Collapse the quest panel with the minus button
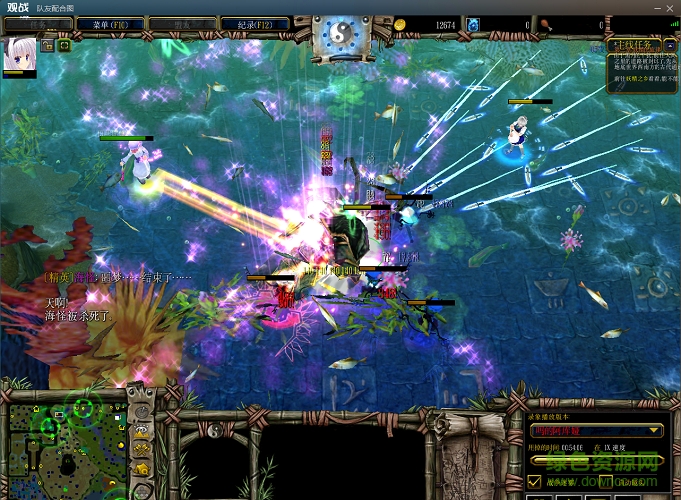 (x=669, y=44)
